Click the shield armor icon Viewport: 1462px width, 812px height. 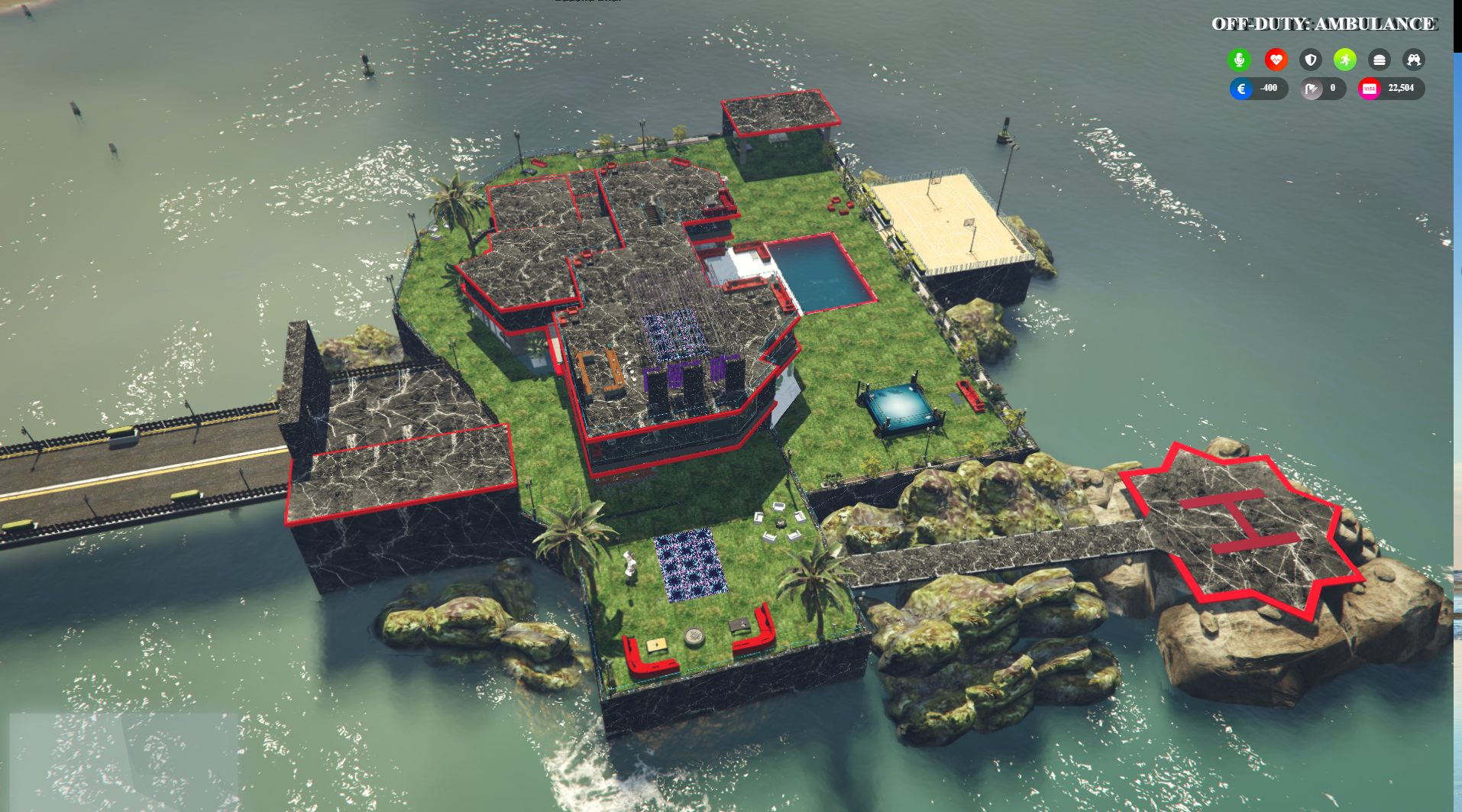pyautogui.click(x=1310, y=60)
